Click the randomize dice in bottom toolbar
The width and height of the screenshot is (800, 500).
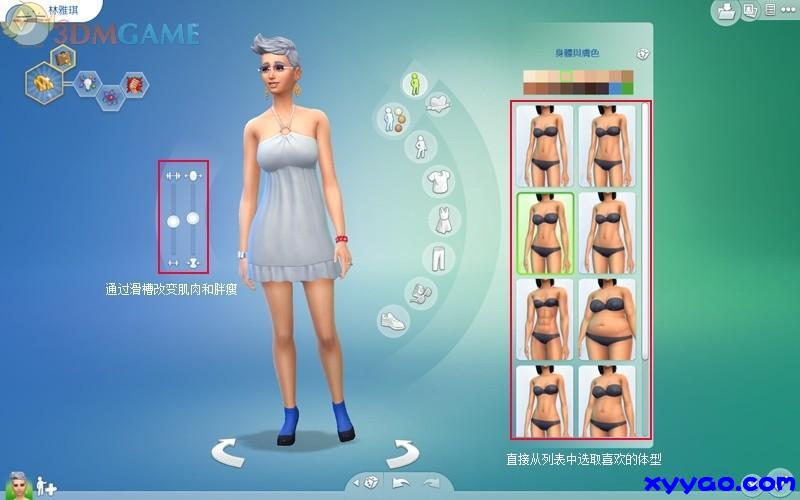coord(369,483)
